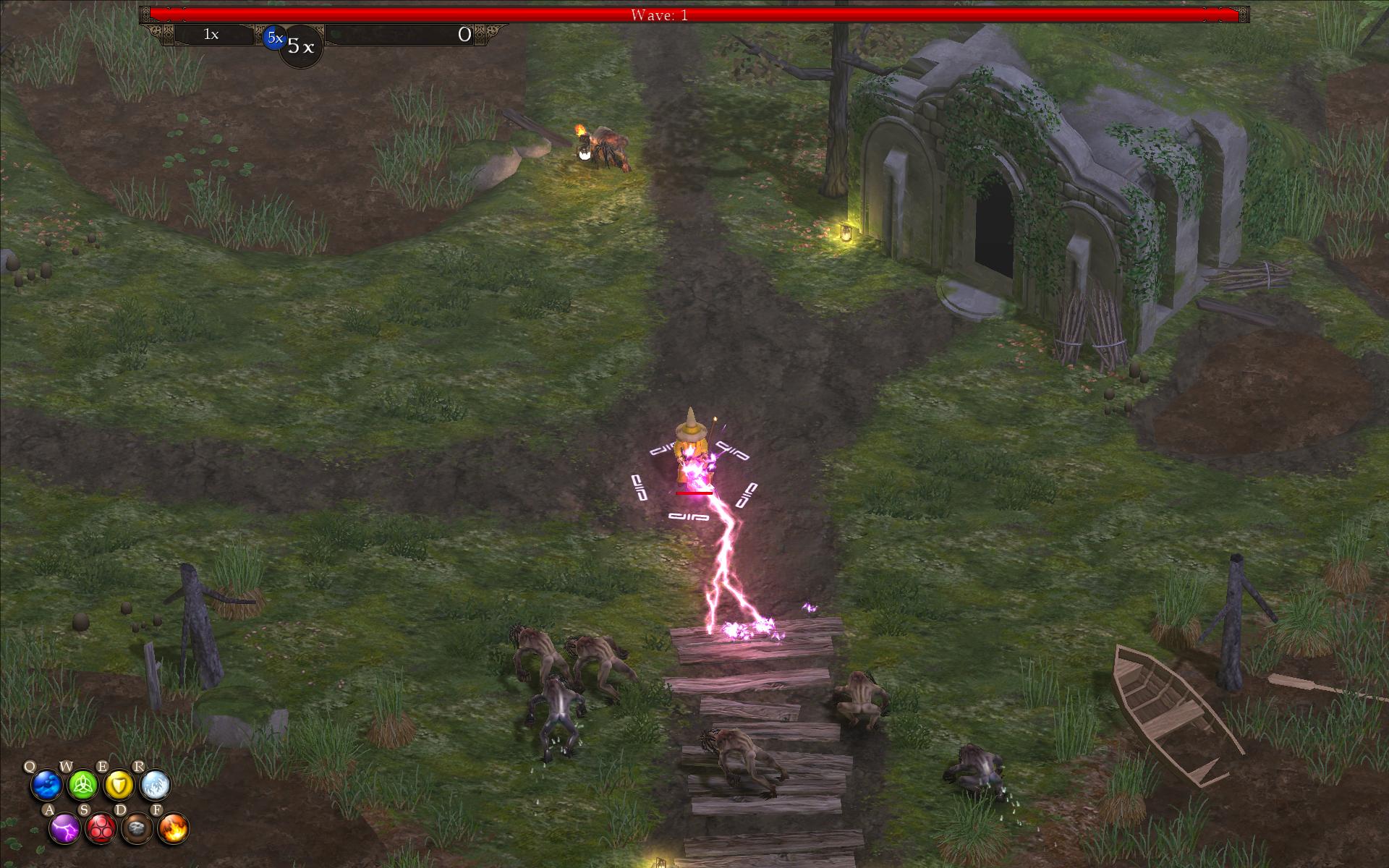Click the blue 5x multiplier badge
1389x868 pixels.
click(275, 38)
